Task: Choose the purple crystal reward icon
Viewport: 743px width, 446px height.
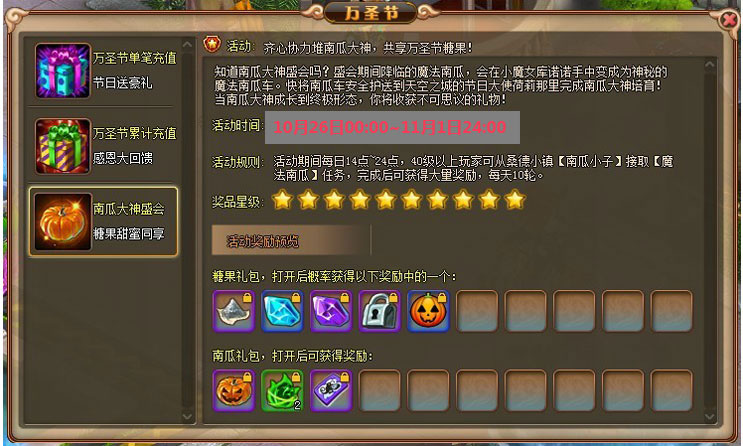Action: pyautogui.click(x=330, y=311)
